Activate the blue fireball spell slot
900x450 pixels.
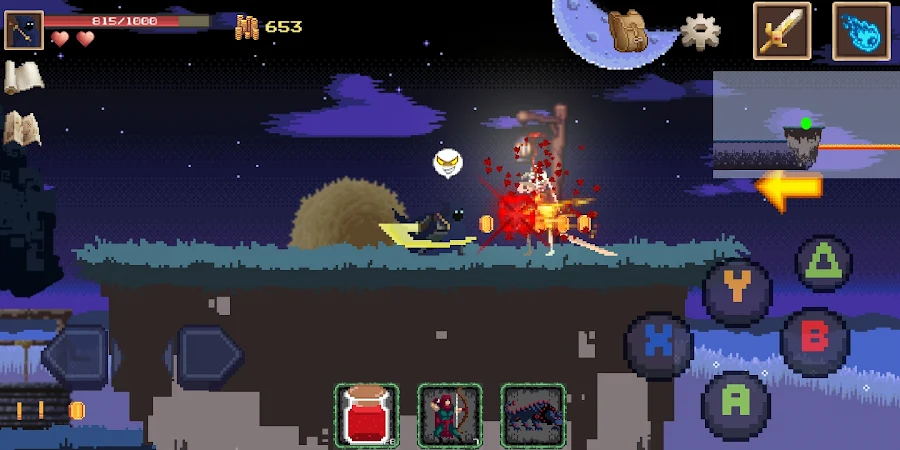(860, 31)
